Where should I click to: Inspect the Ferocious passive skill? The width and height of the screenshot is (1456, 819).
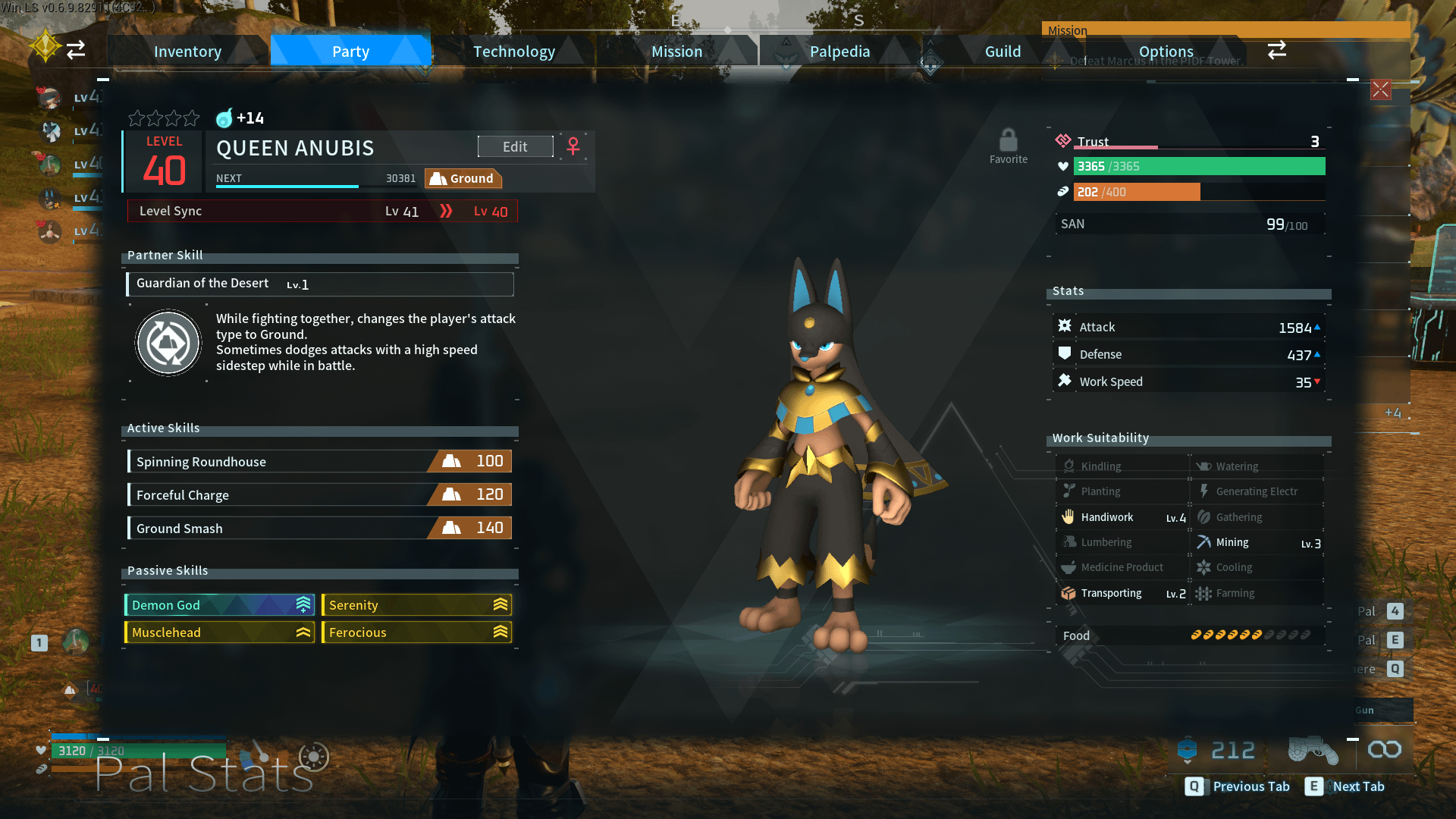click(x=416, y=632)
